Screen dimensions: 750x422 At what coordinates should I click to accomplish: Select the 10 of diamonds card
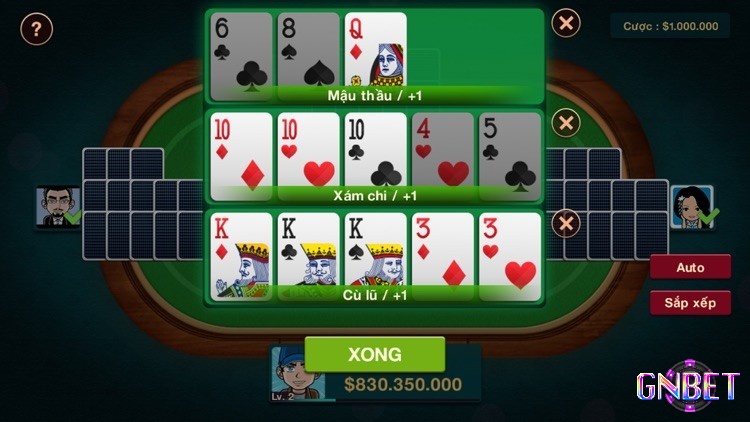click(241, 150)
